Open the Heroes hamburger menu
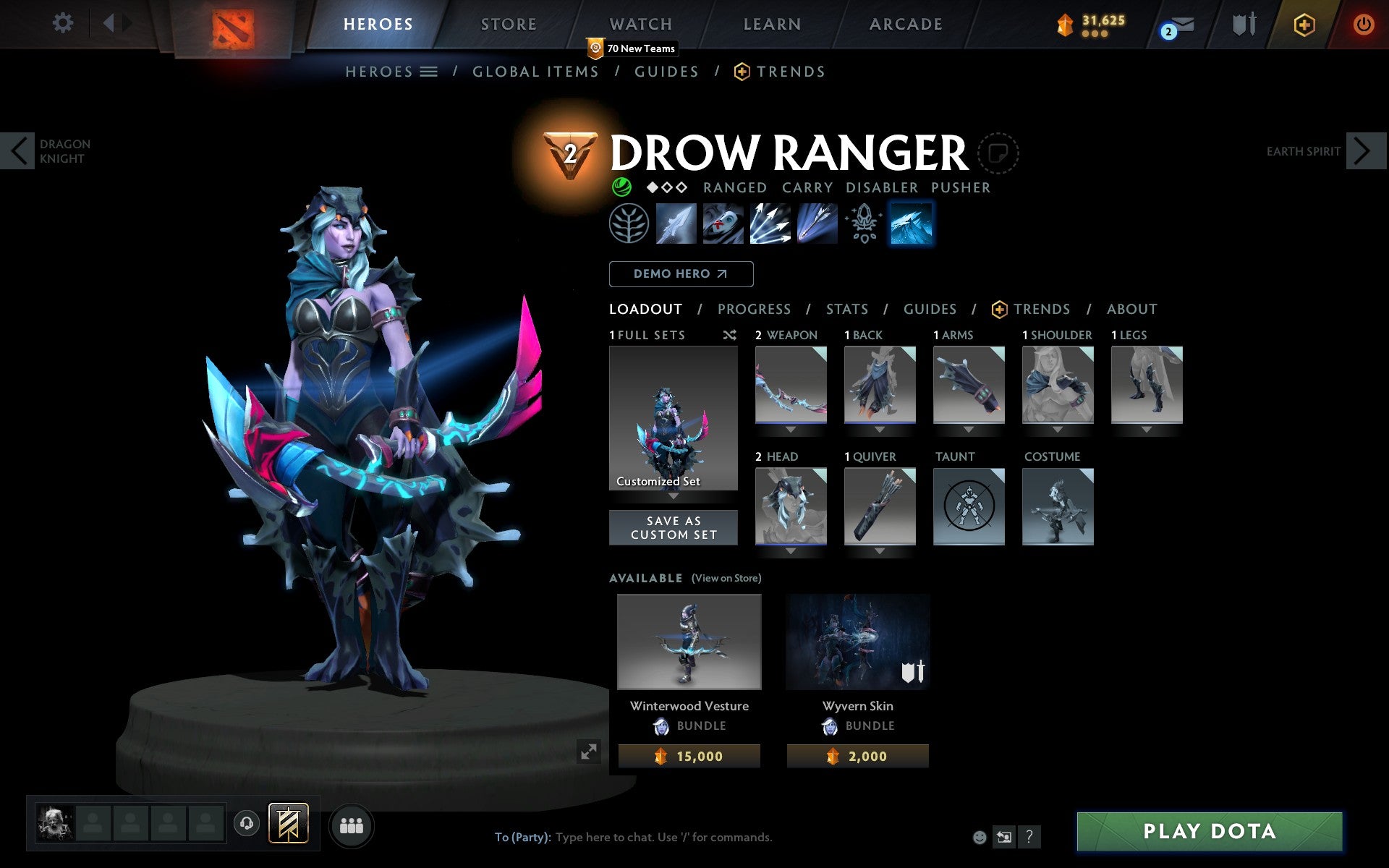The height and width of the screenshot is (868, 1389). coord(428,72)
